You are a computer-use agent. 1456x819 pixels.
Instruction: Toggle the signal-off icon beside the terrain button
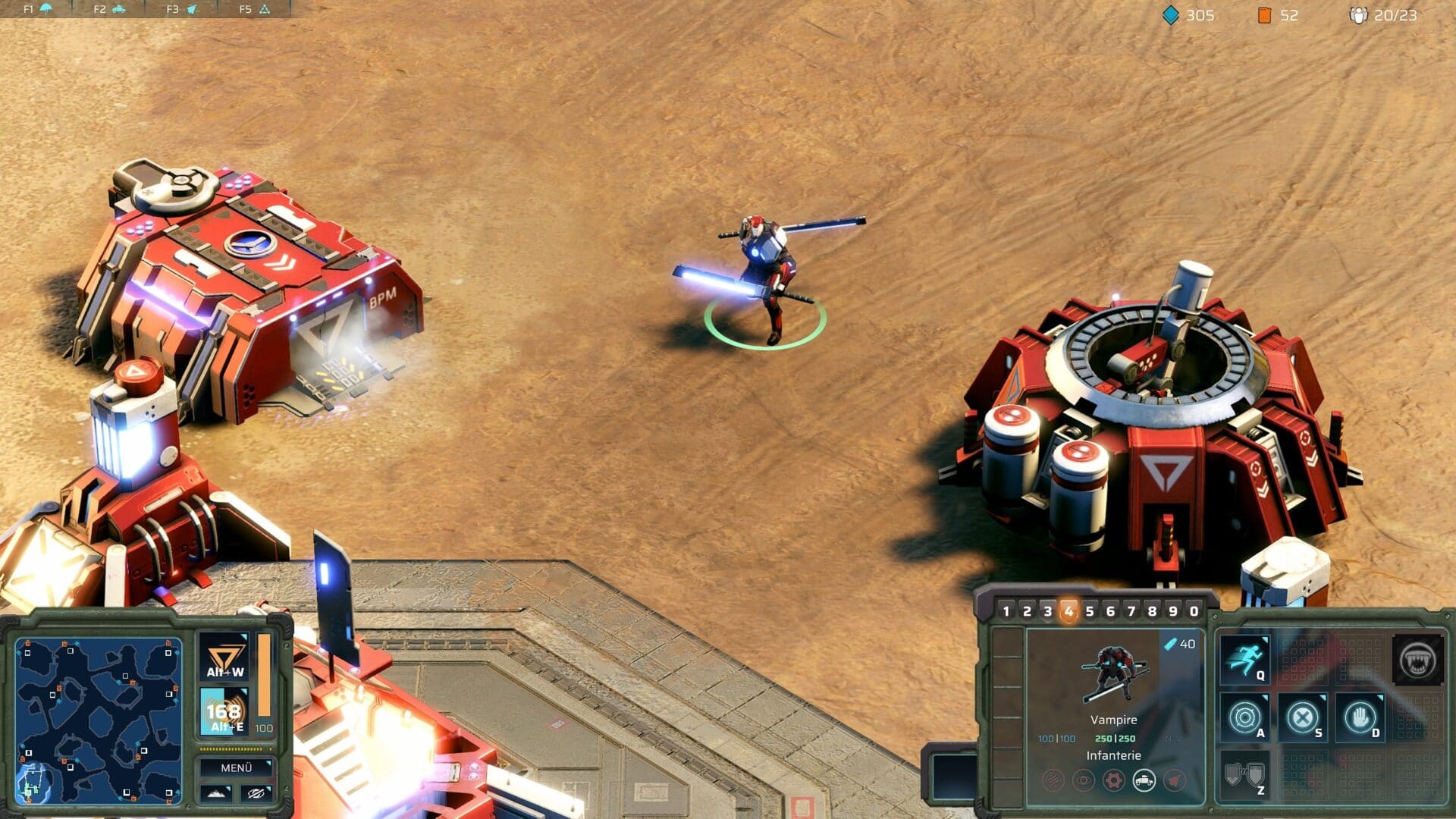pyautogui.click(x=256, y=793)
